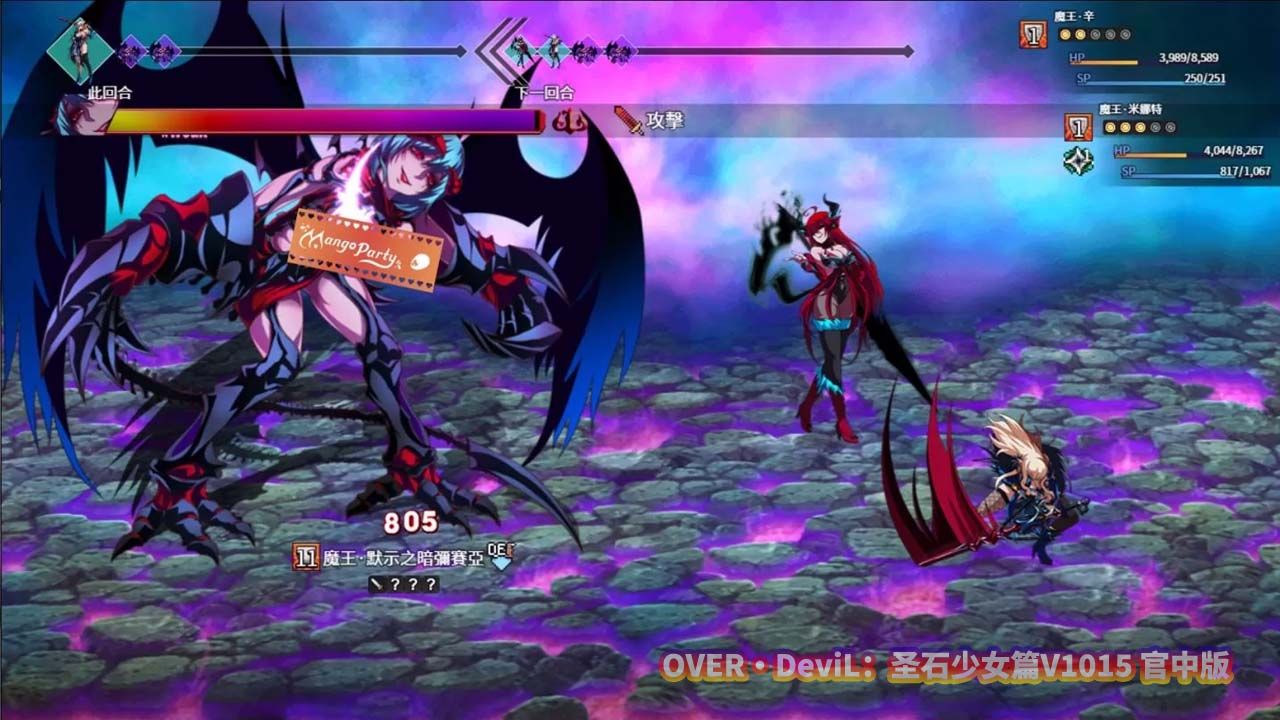The width and height of the screenshot is (1280, 720).
Task: Click the level 11 badge beside the boss name
Action: tap(305, 556)
